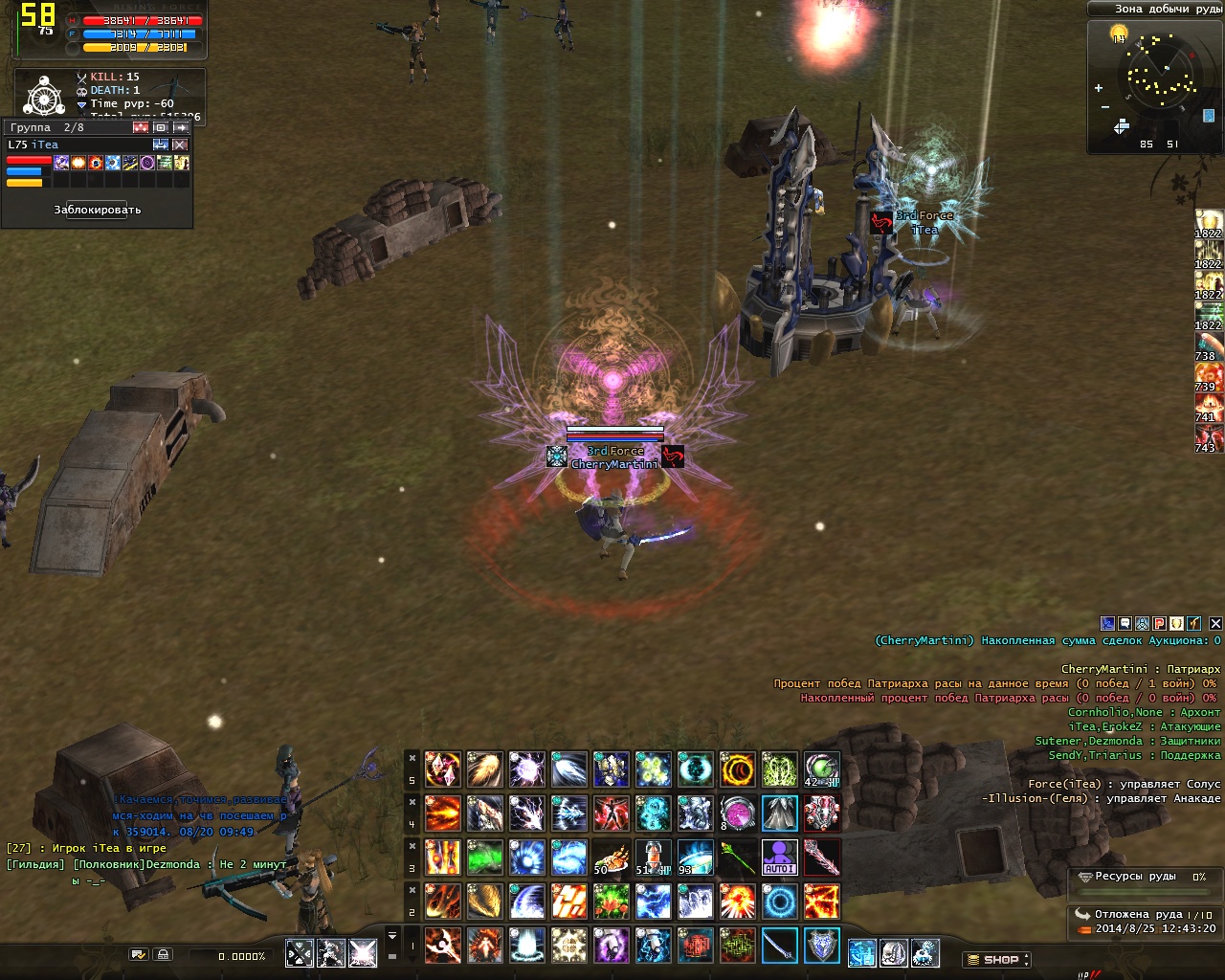
Task: Remove iTea from group with the X button
Action: tap(180, 145)
